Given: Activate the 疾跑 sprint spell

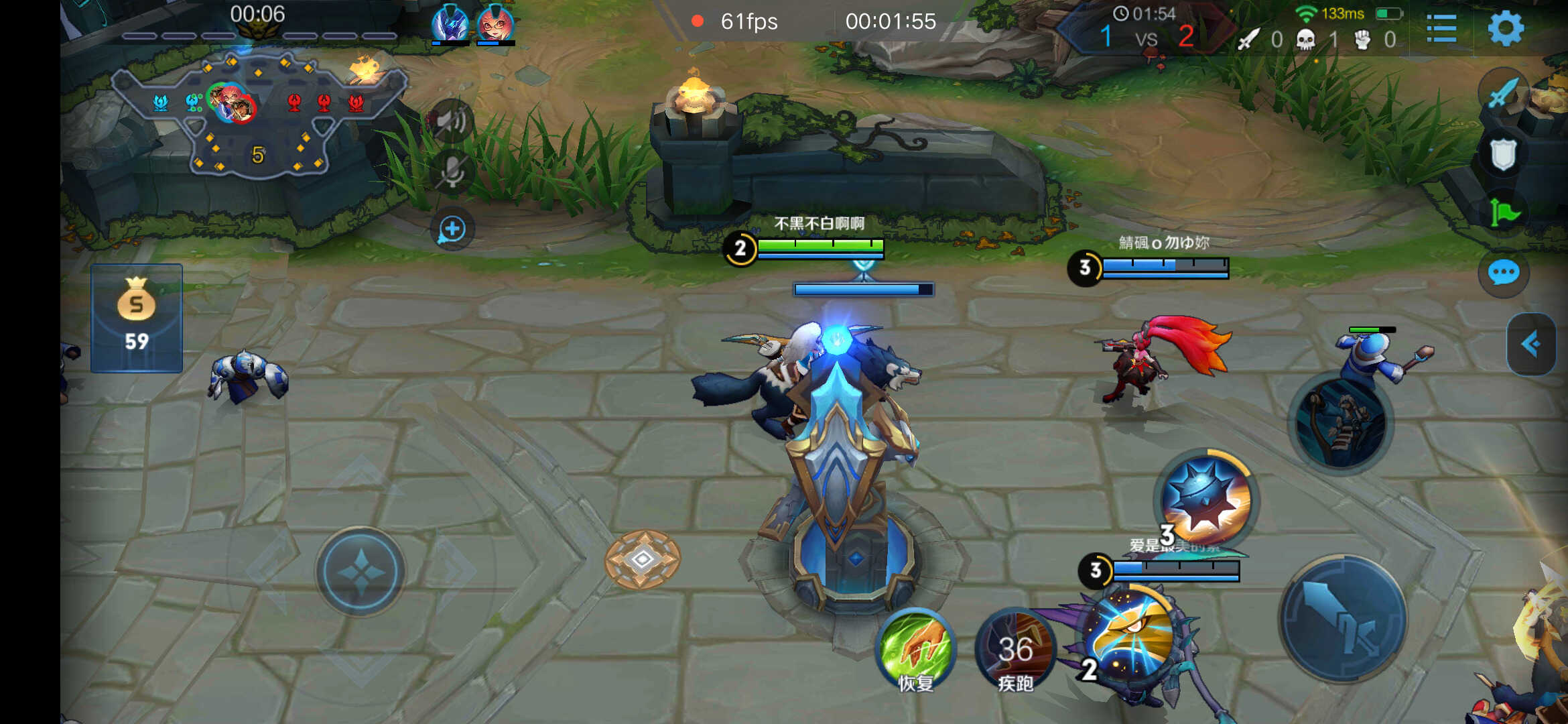Looking at the screenshot, I should [1015, 648].
